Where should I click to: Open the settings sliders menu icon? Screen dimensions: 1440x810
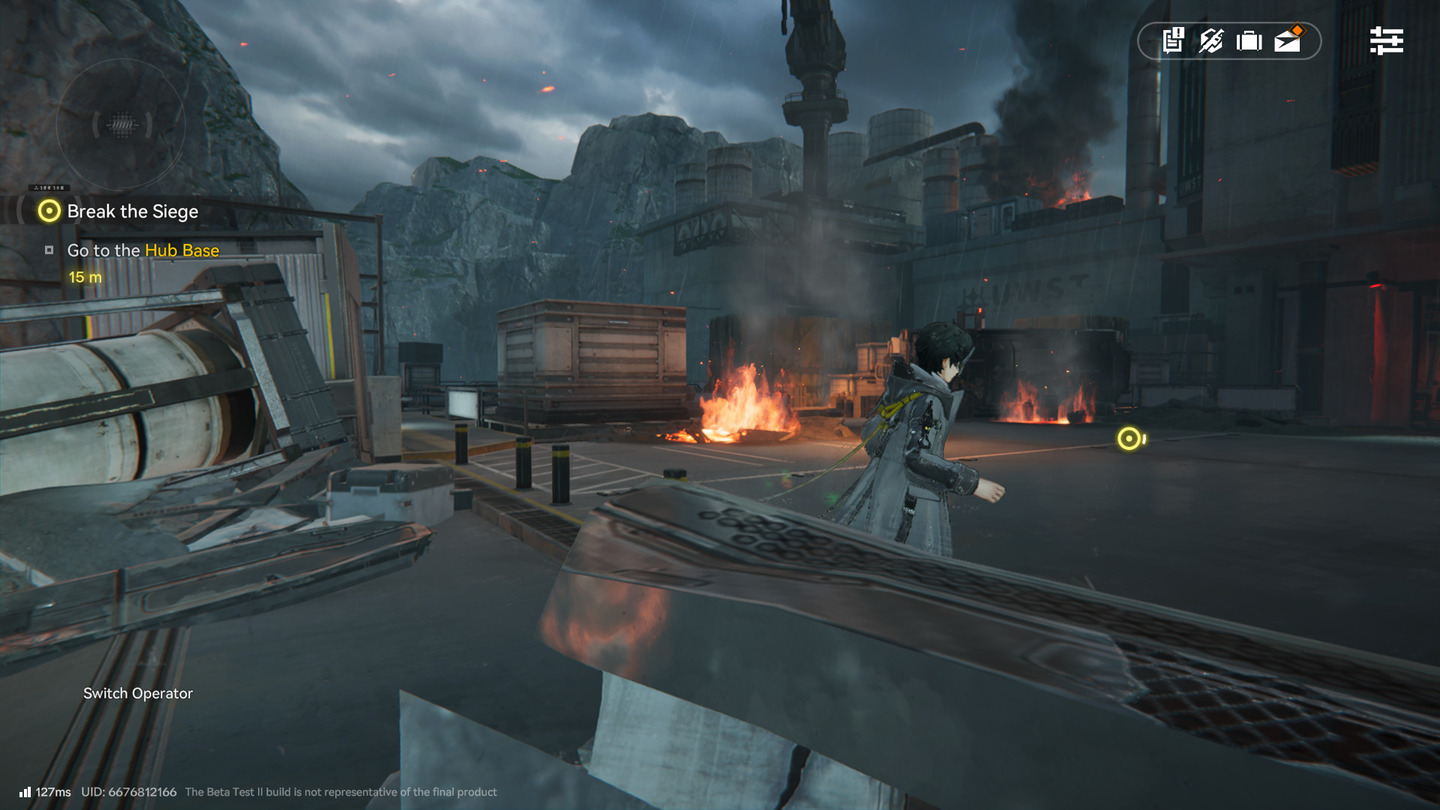click(x=1386, y=41)
